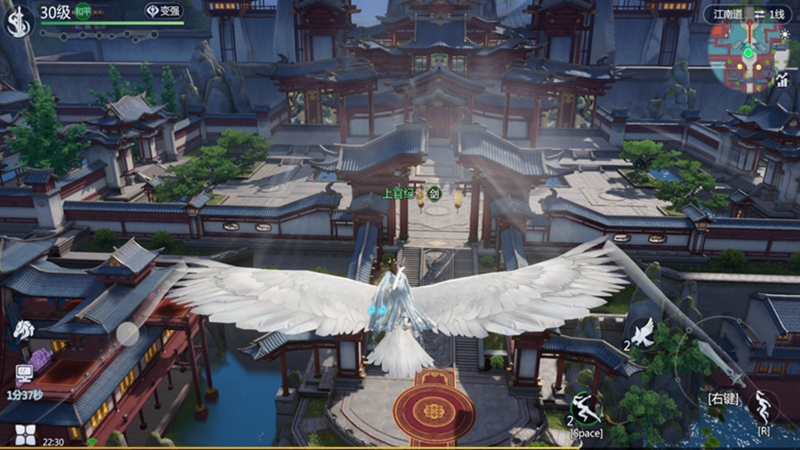Open the character emblem at top-left

click(17, 21)
